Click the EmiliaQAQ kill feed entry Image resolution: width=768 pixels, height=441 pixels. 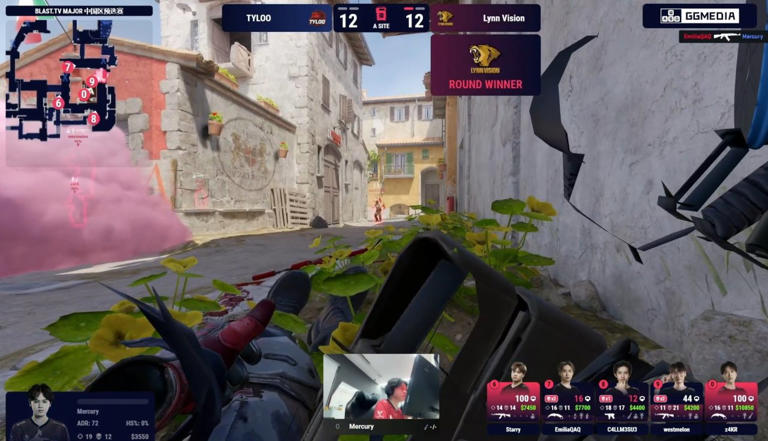(723, 36)
